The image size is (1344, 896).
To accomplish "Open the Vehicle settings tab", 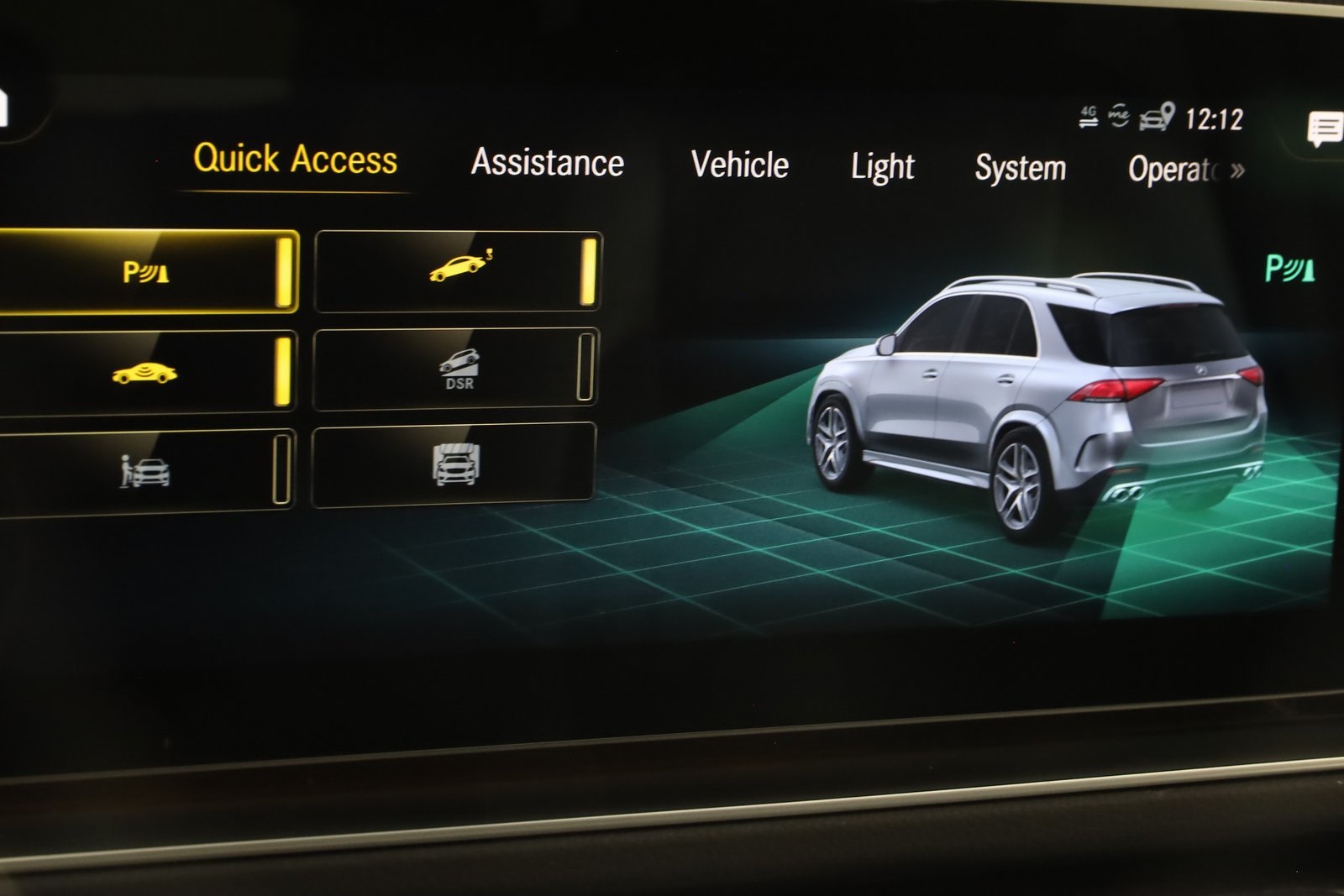I will (739, 165).
